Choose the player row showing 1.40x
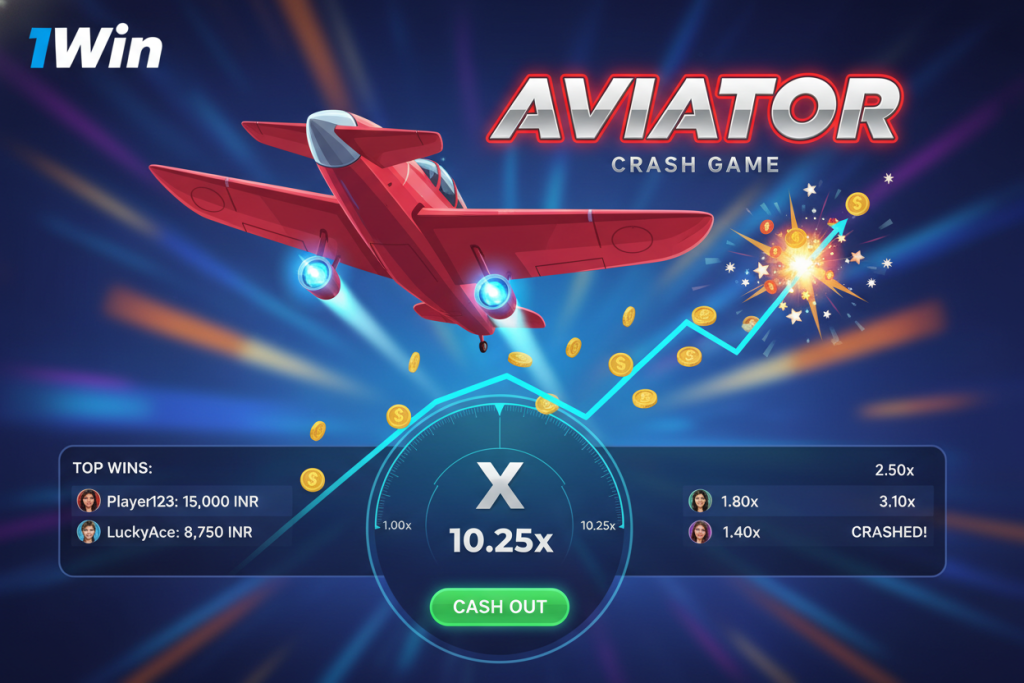The height and width of the screenshot is (683, 1024). (810, 532)
